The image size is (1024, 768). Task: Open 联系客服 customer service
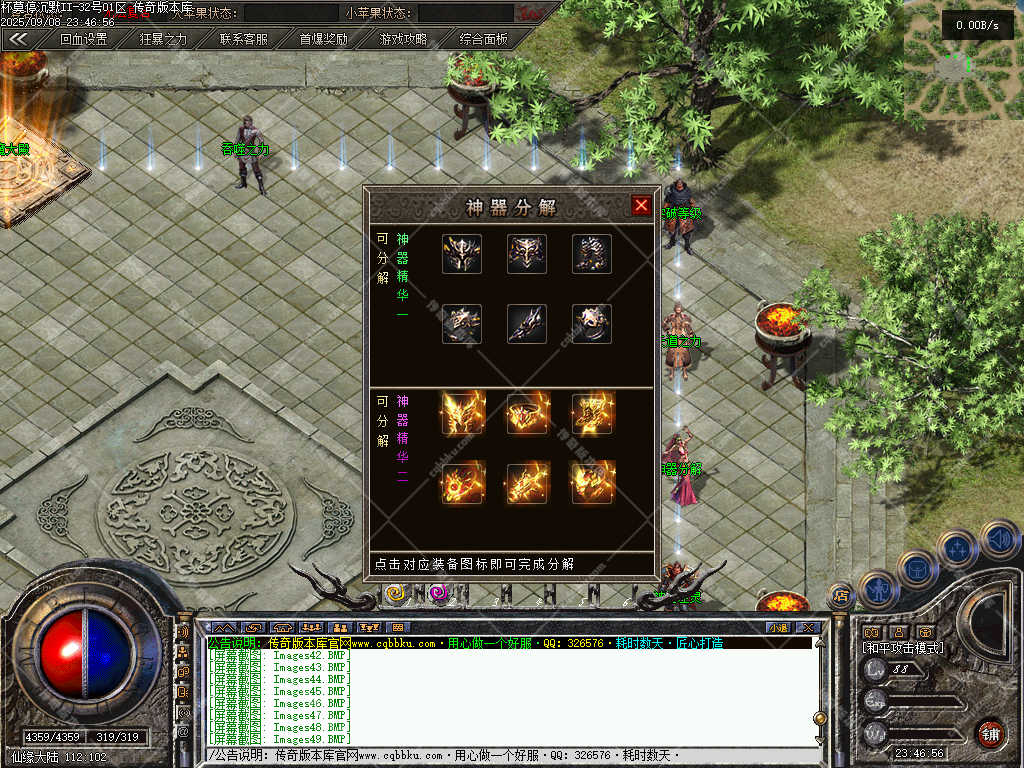[243, 40]
